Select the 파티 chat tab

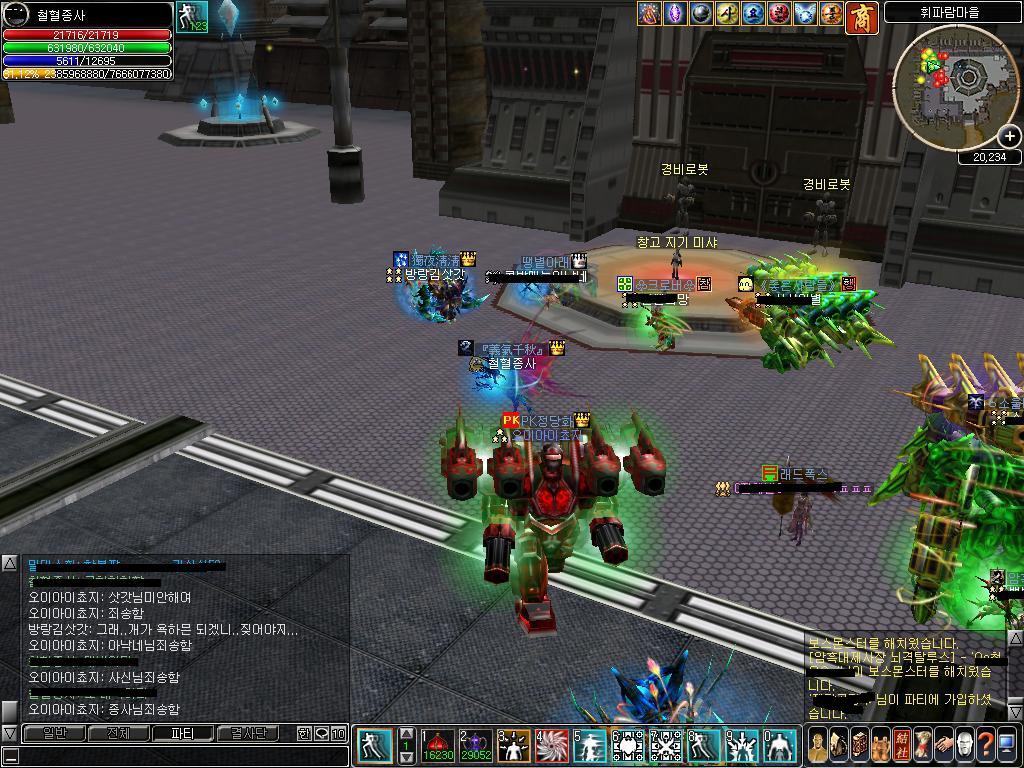(x=182, y=733)
